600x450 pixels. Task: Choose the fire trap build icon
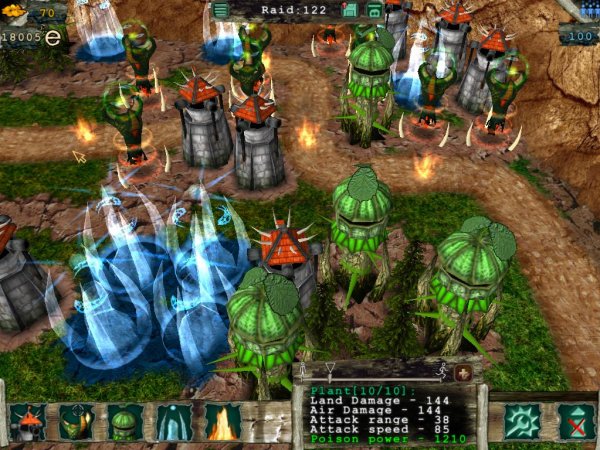click(x=222, y=422)
